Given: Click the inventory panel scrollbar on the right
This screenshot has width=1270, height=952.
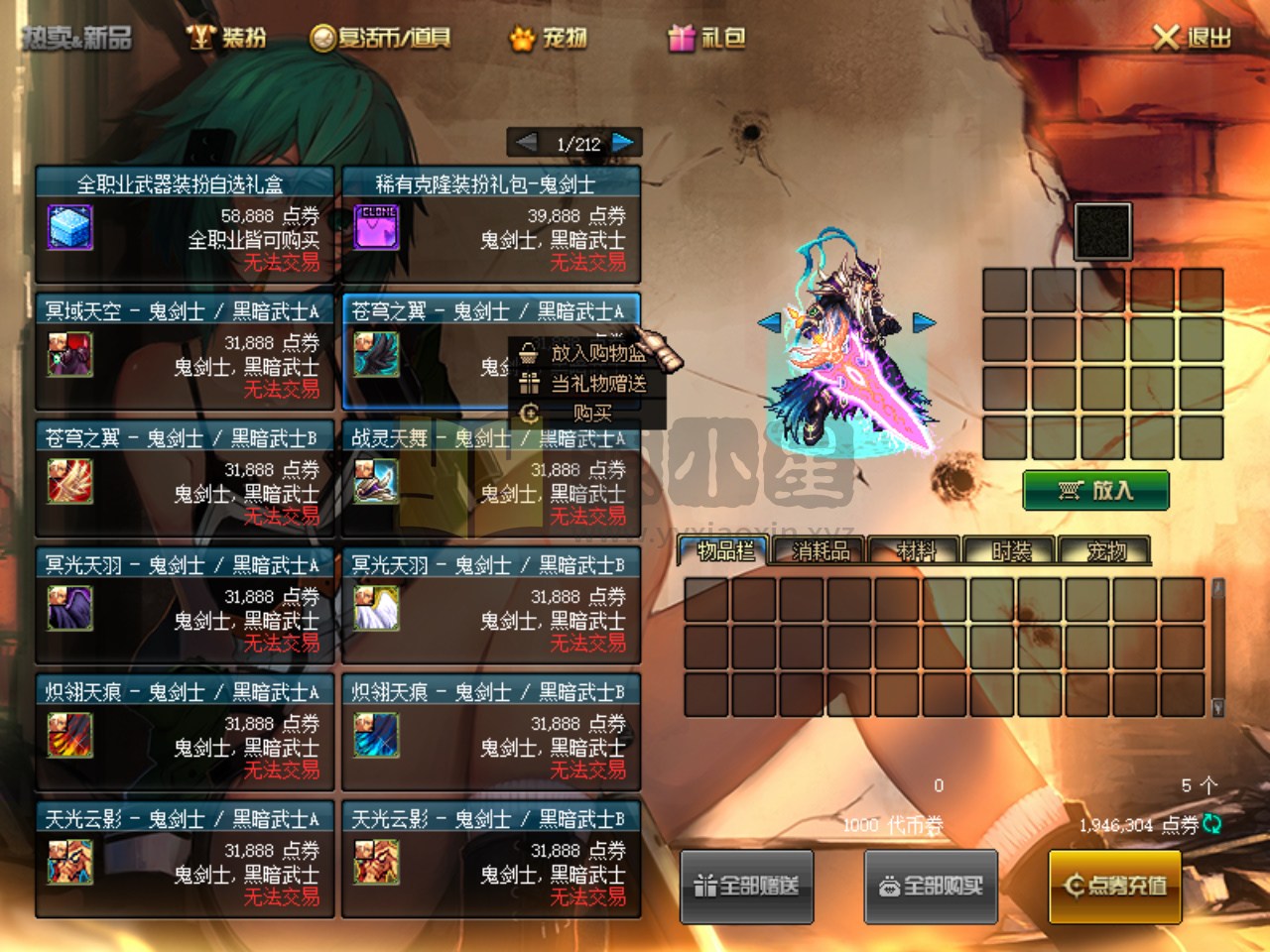Looking at the screenshot, I should click(1217, 645).
